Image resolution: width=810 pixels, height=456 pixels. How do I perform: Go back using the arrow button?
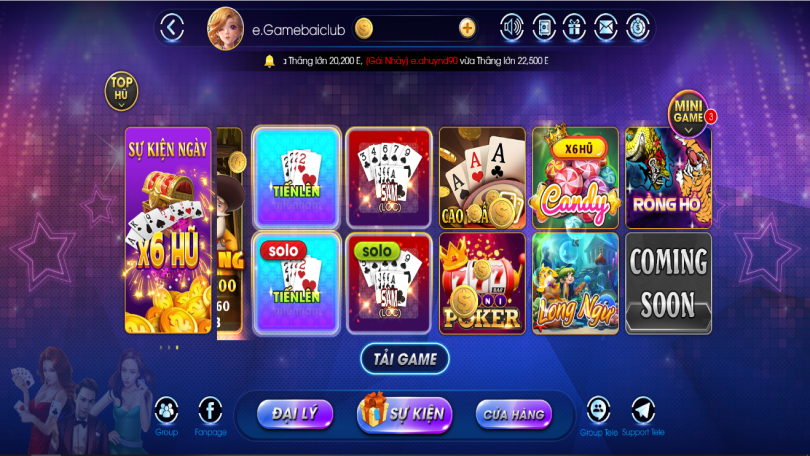(173, 28)
